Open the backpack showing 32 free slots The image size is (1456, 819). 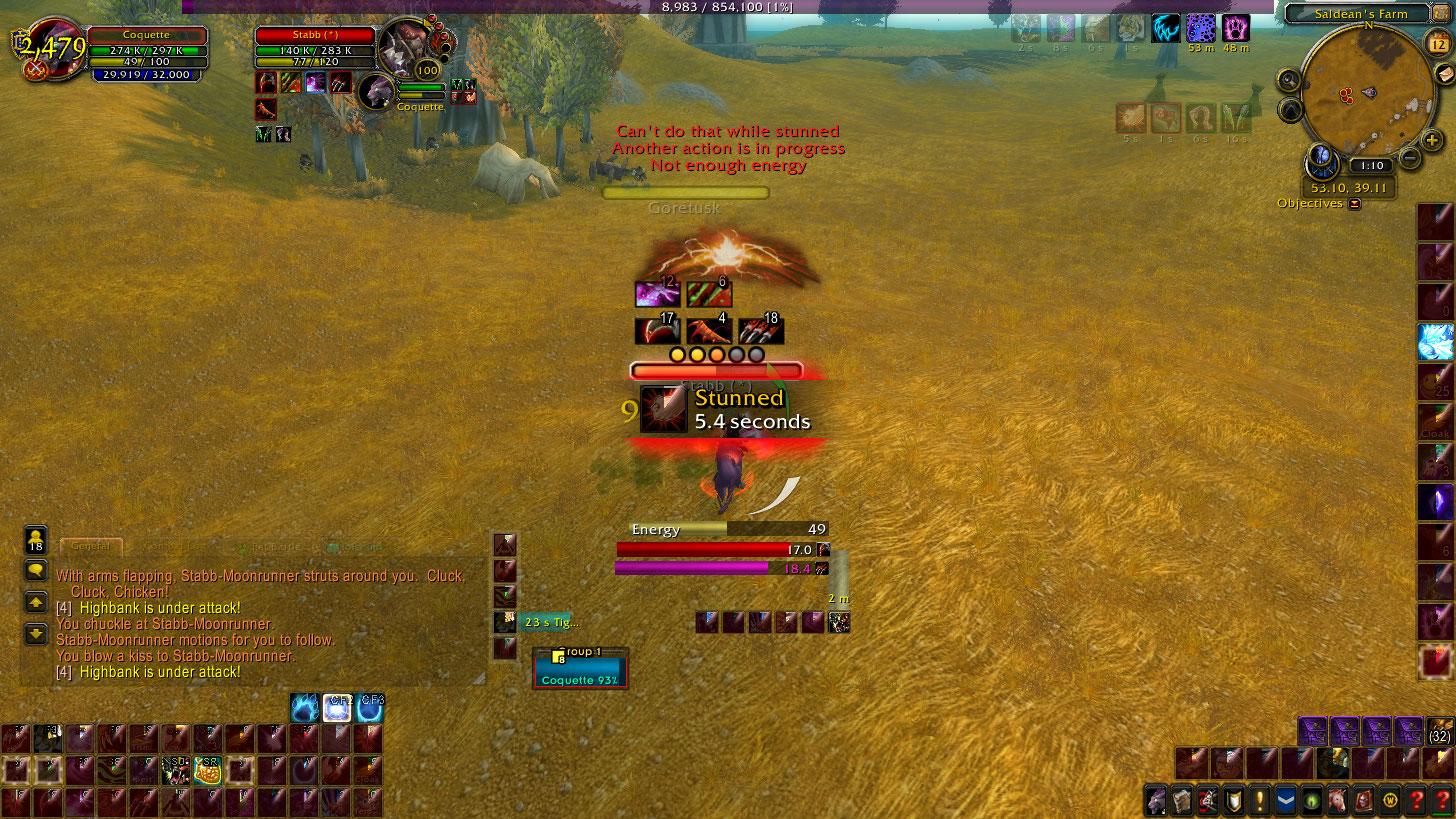[x=1440, y=731]
